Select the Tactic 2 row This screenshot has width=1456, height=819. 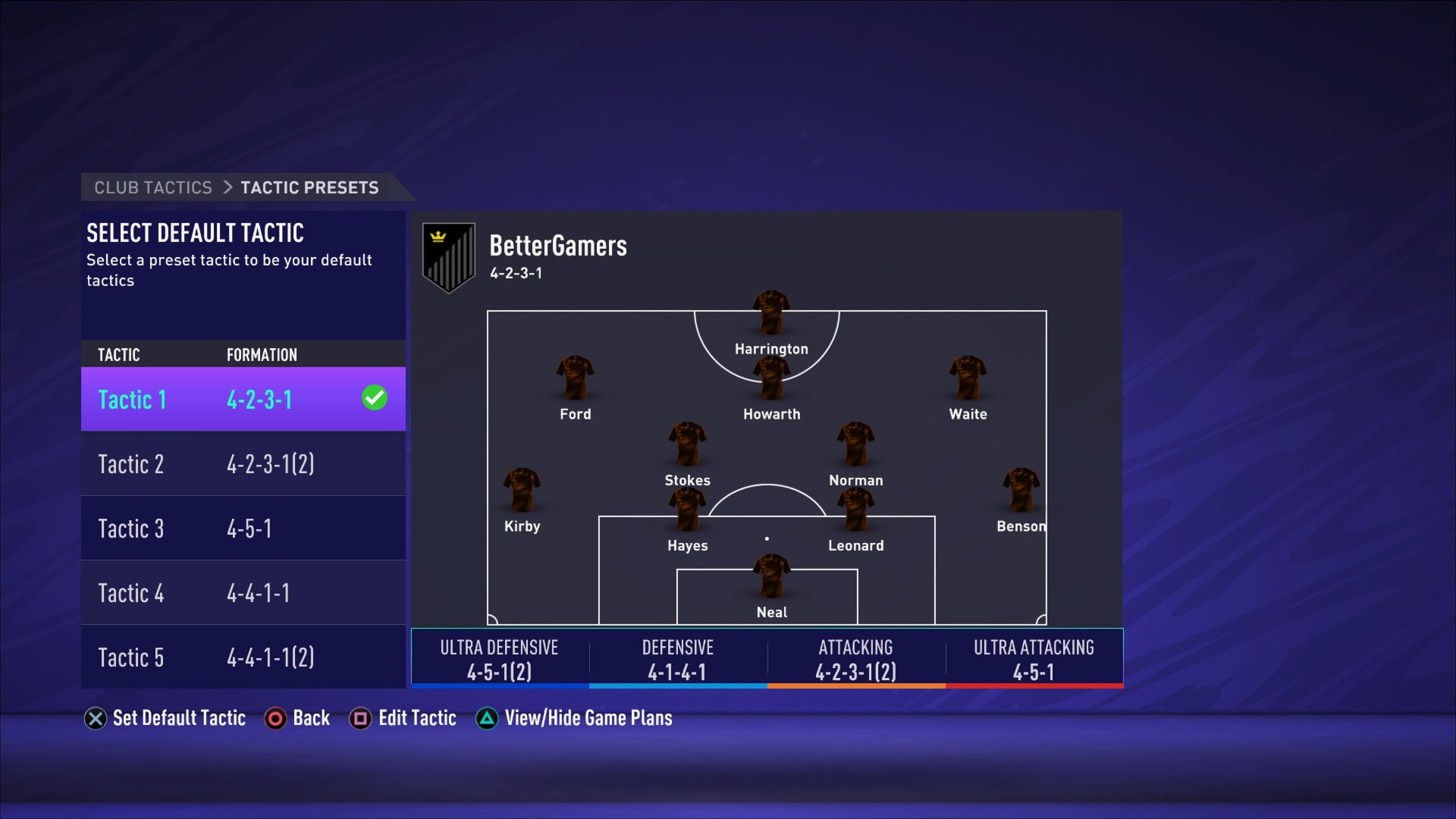(243, 463)
